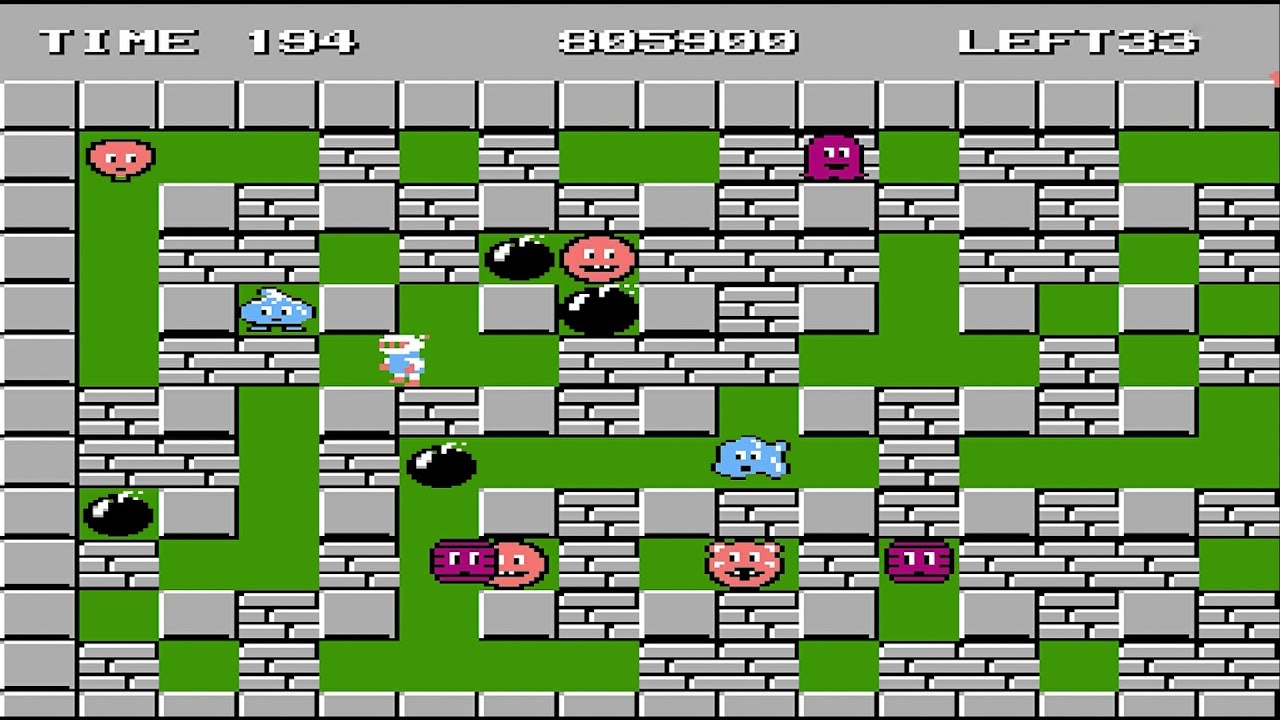Click the bomb left of Bomberman
Image resolution: width=1280 pixels, height=720 pixels.
coord(441,465)
